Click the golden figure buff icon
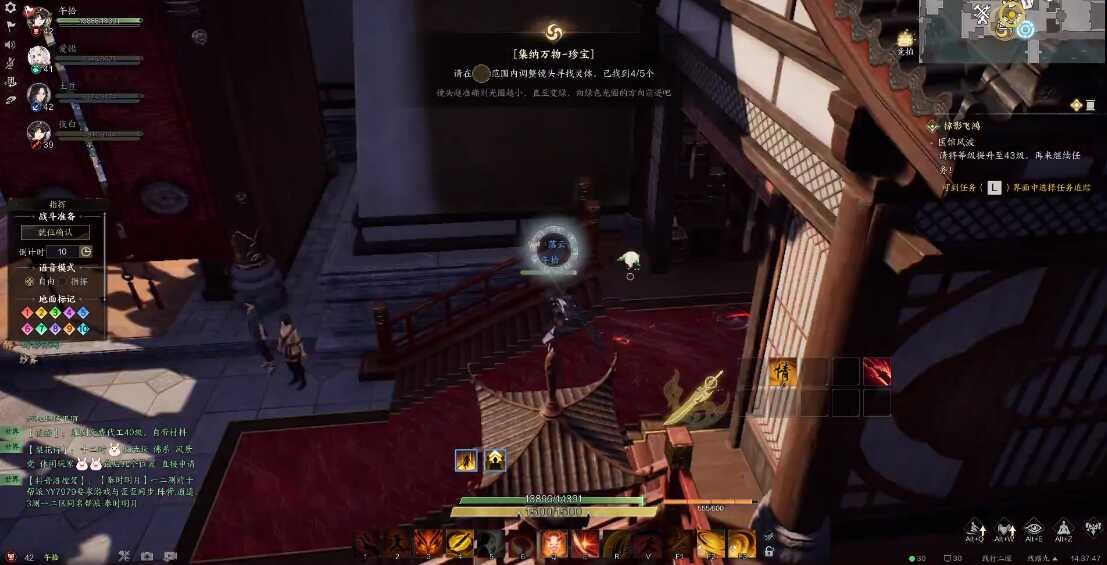The width and height of the screenshot is (1107, 565). 466,460
